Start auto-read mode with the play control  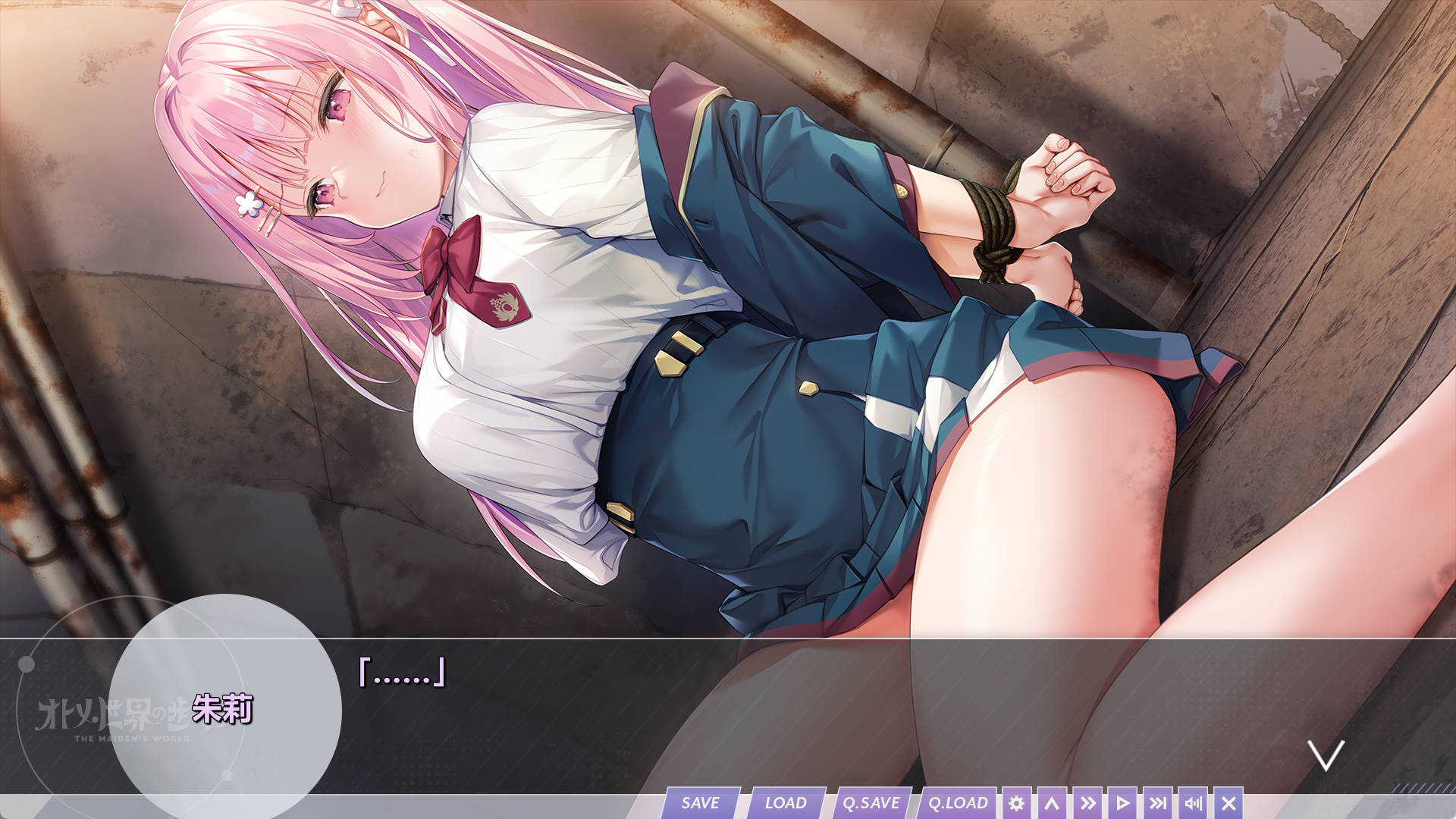[x=1123, y=802]
